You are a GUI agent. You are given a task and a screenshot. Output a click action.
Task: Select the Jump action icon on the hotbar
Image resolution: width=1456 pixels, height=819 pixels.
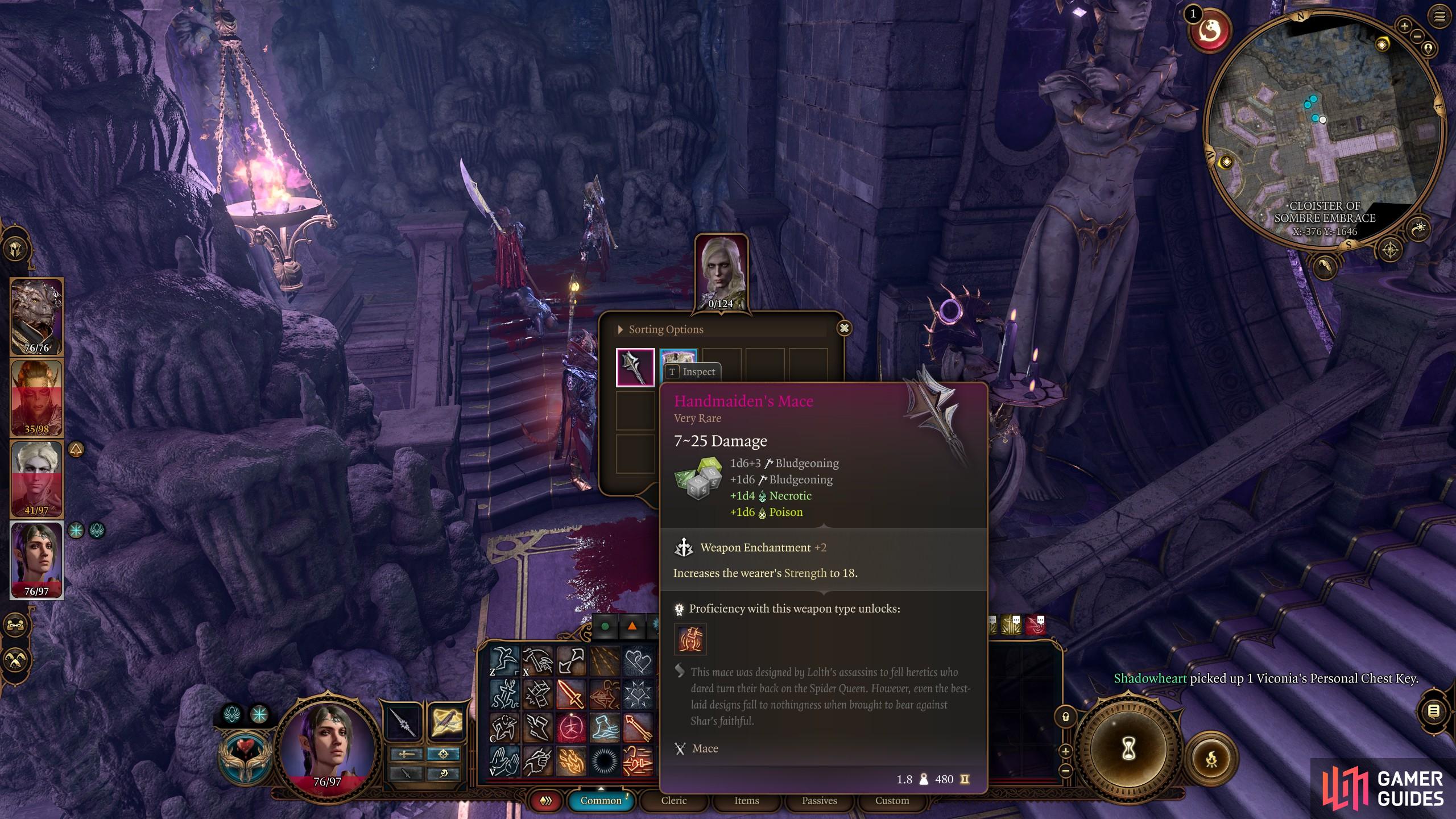pyautogui.click(x=505, y=659)
